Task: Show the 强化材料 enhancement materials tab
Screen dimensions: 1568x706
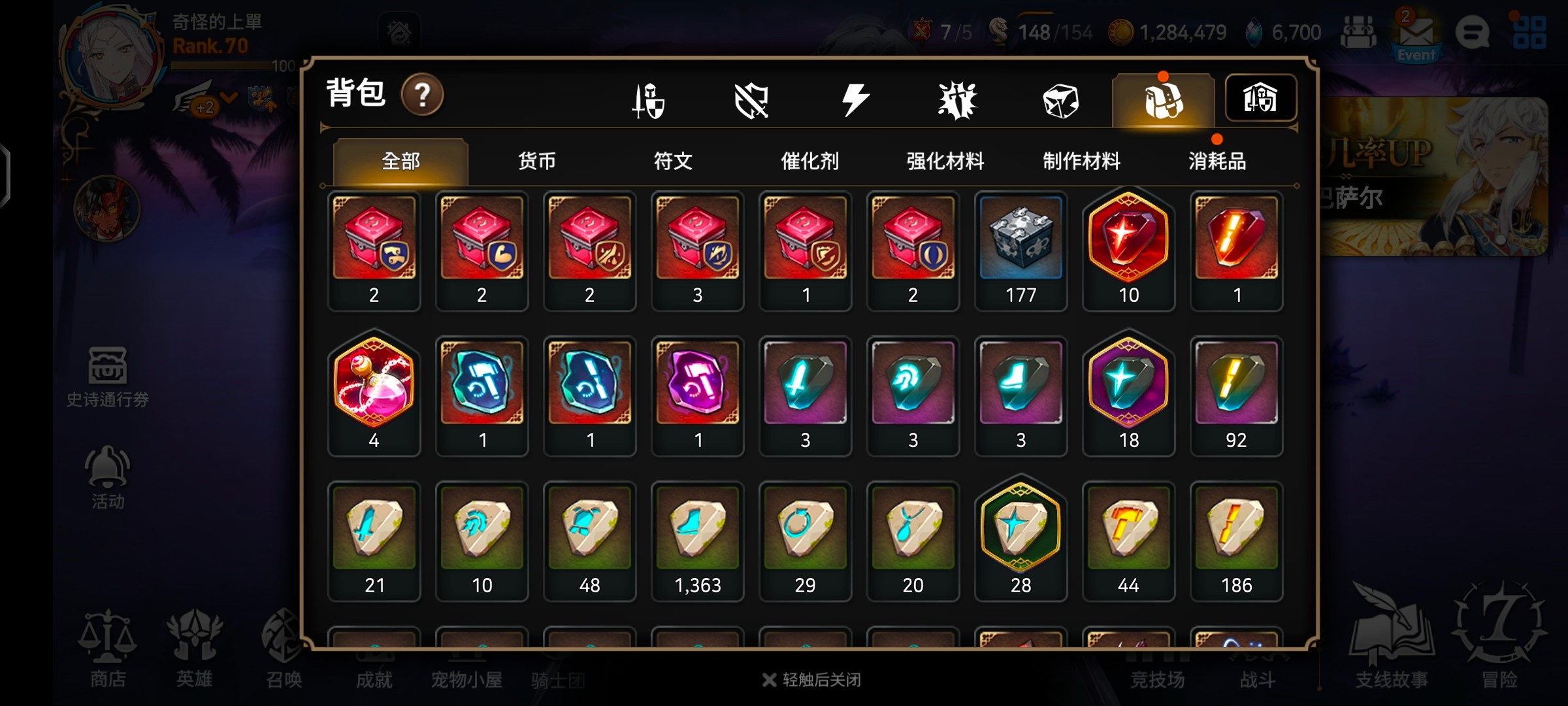Action: [x=945, y=161]
